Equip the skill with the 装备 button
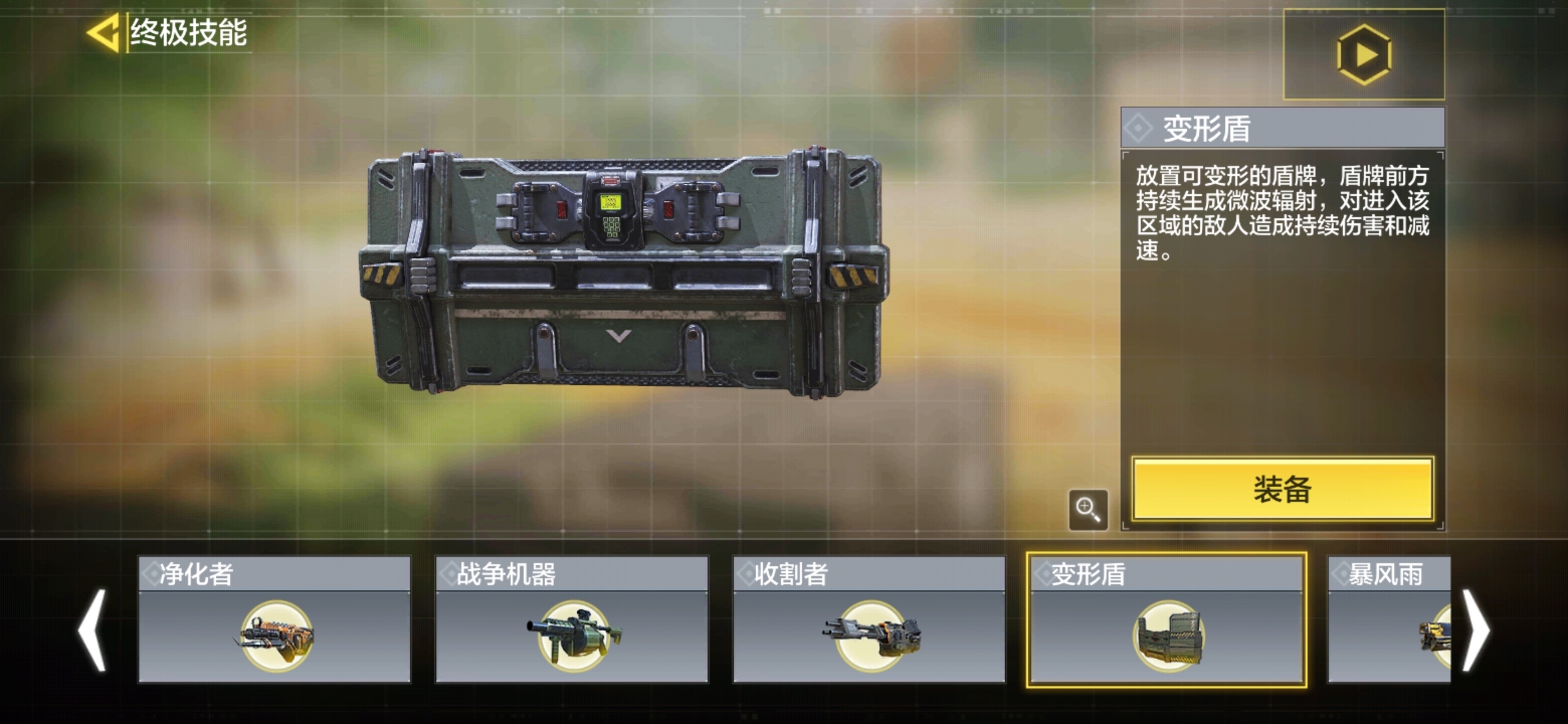The image size is (1568, 724). (1282, 489)
